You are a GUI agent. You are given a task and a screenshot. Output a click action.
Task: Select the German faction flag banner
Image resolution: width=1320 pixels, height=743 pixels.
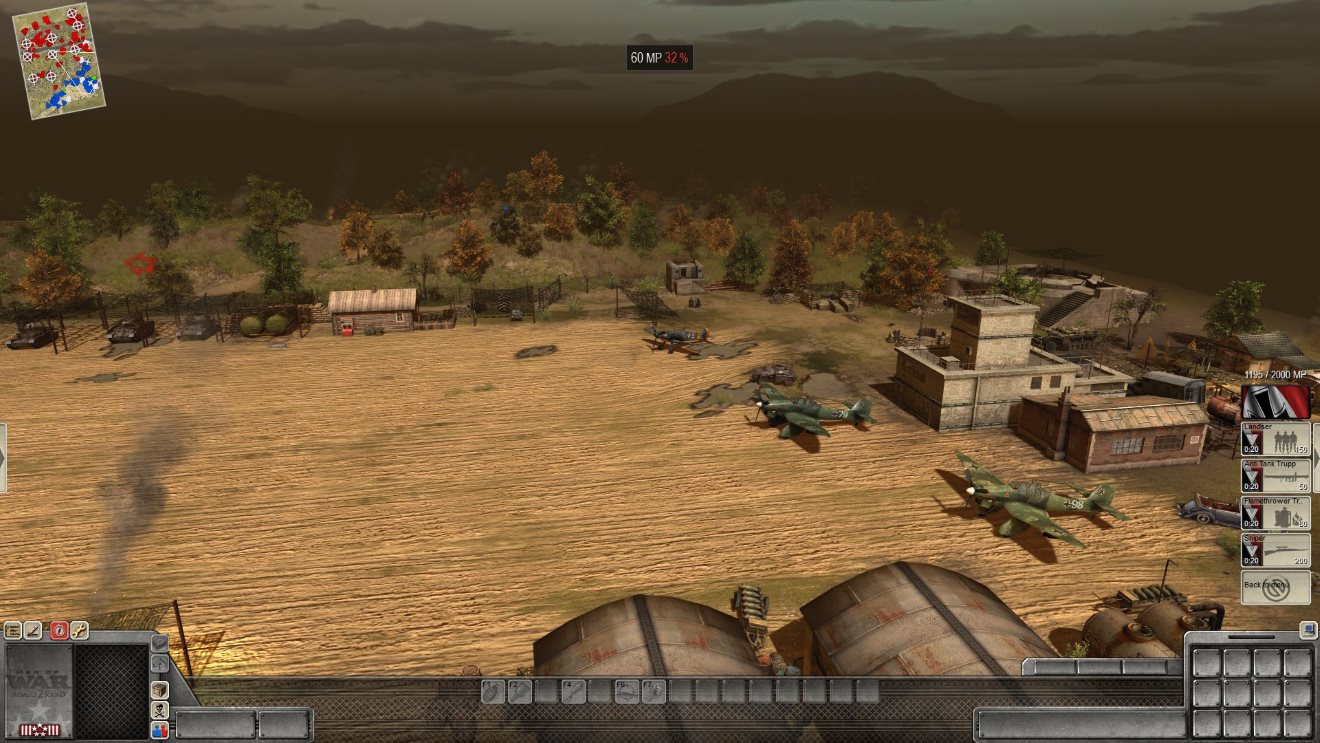(x=1275, y=402)
